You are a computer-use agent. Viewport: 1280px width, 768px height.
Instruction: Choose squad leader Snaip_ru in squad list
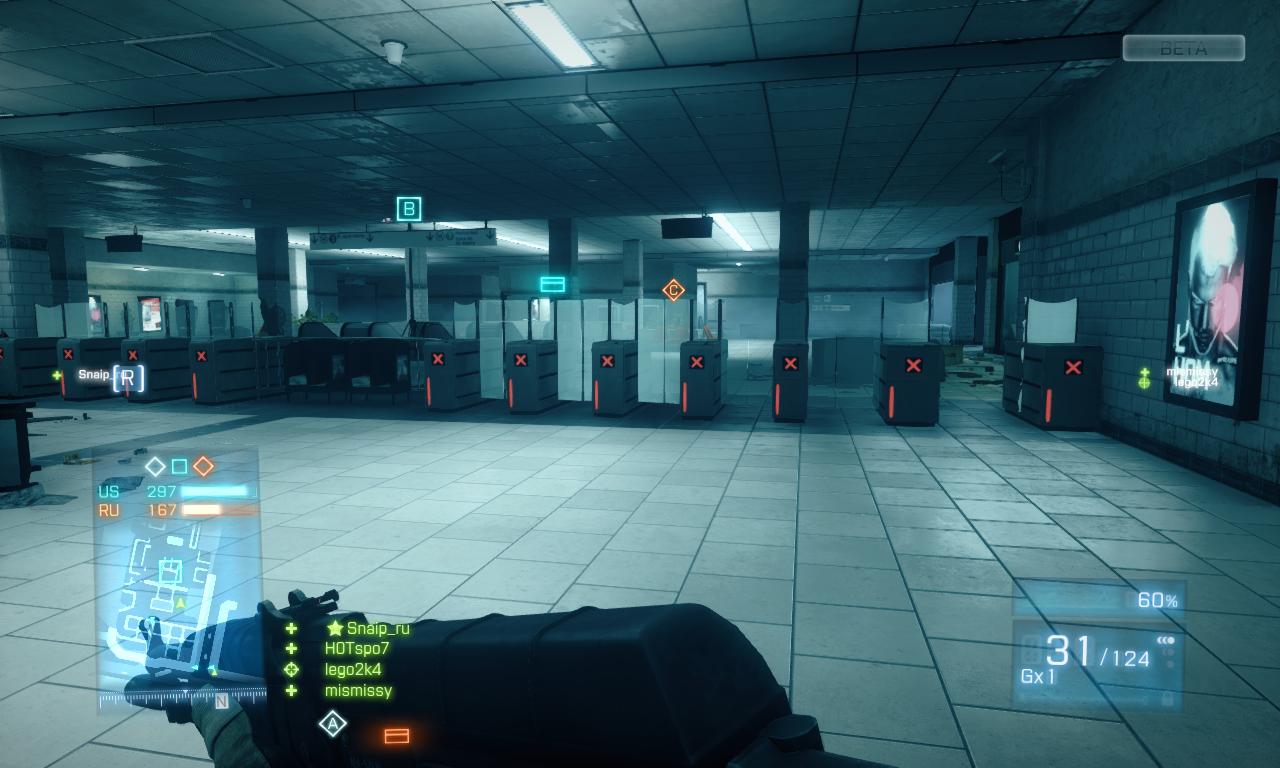click(378, 628)
